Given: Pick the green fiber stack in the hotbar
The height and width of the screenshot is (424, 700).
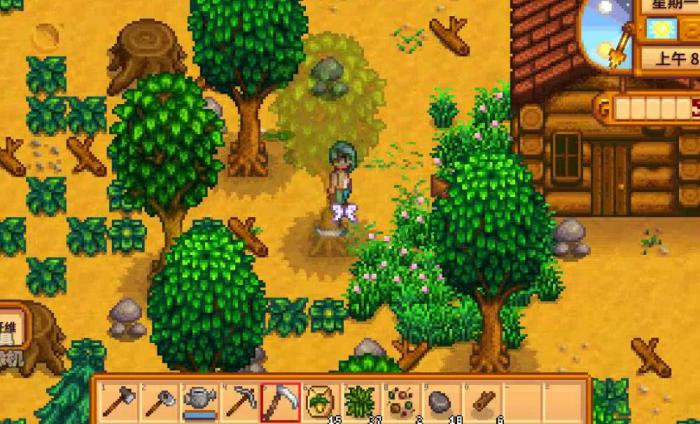Looking at the screenshot, I should coord(360,402).
